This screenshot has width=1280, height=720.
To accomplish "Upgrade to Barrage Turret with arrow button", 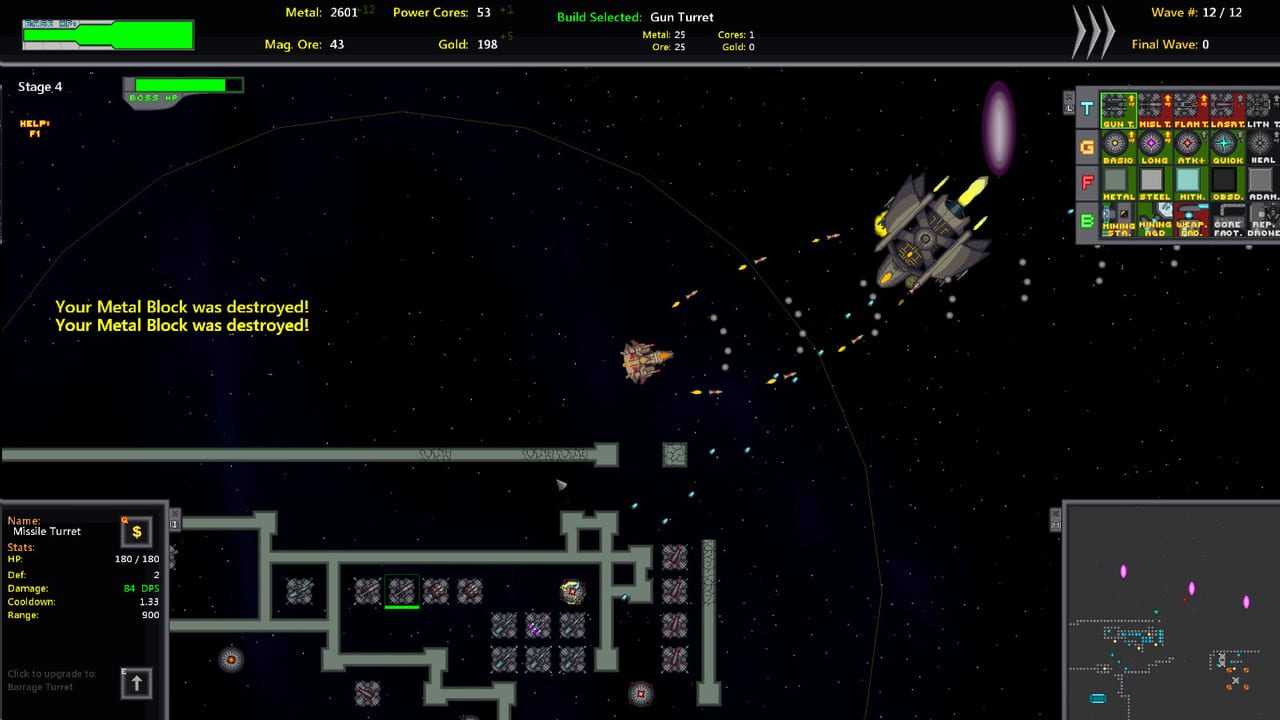I will [137, 683].
